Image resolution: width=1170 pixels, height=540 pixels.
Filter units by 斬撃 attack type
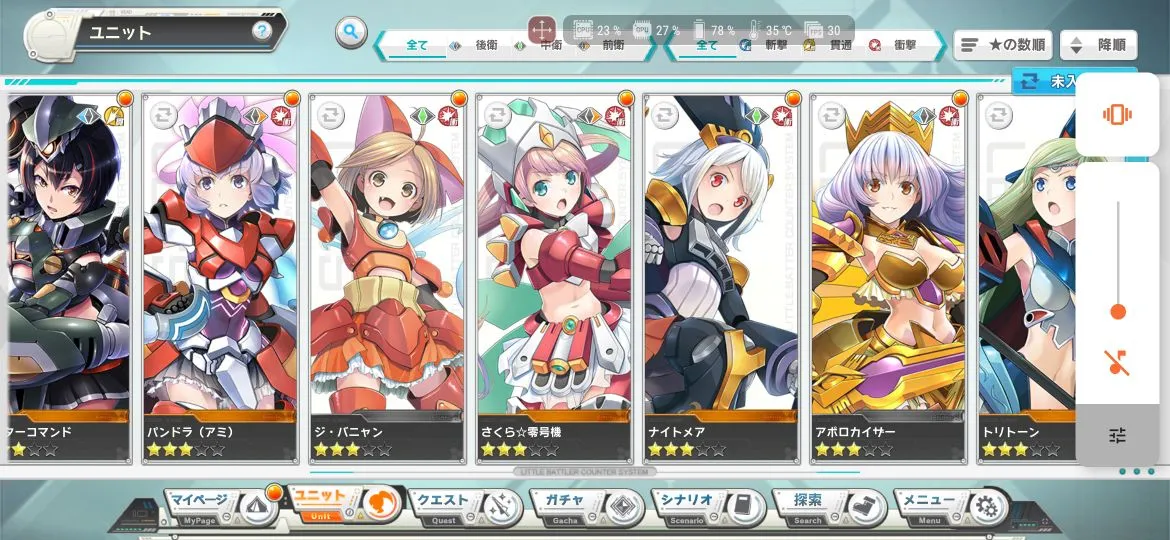(766, 46)
